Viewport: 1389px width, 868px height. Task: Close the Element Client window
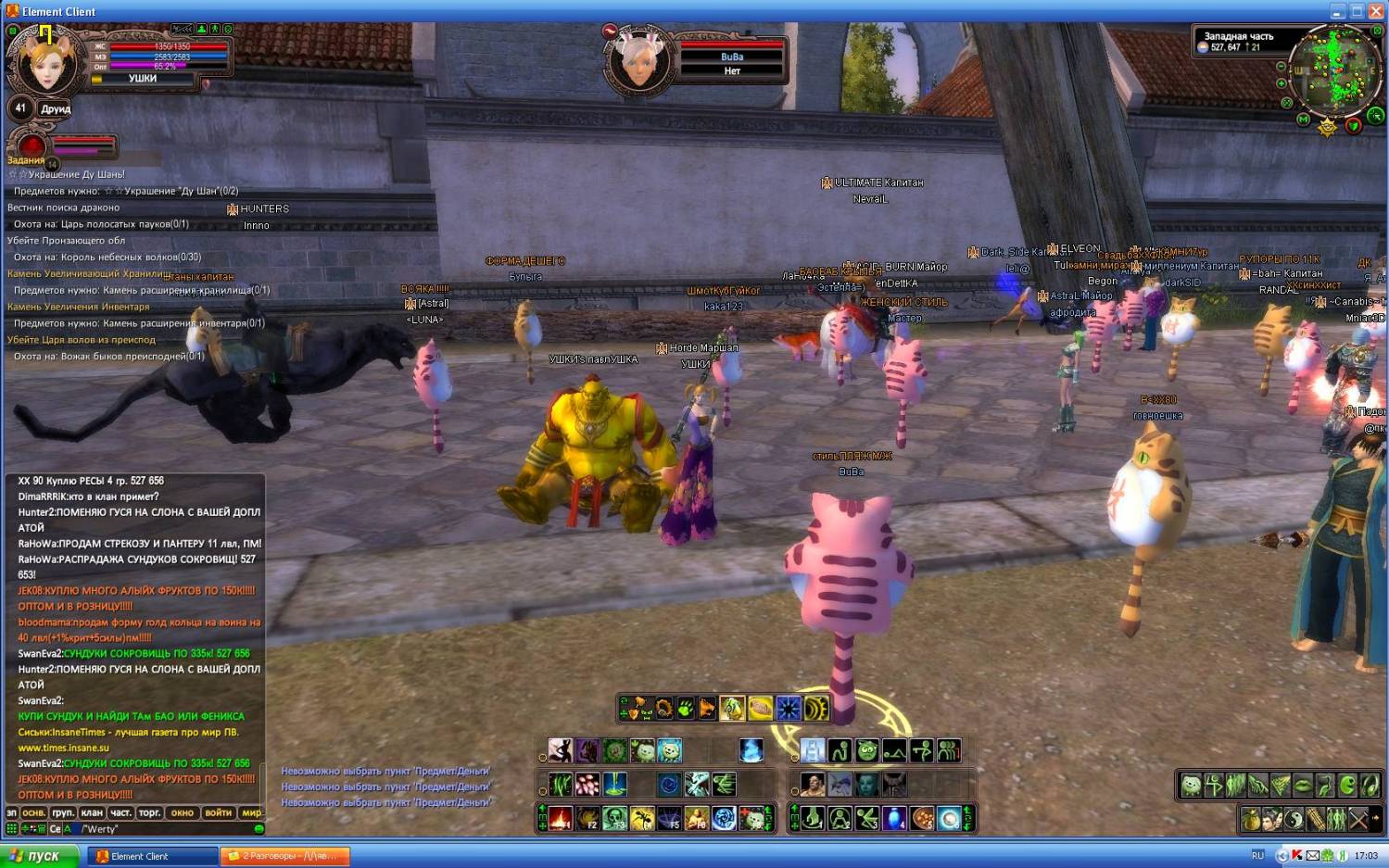click(1377, 11)
